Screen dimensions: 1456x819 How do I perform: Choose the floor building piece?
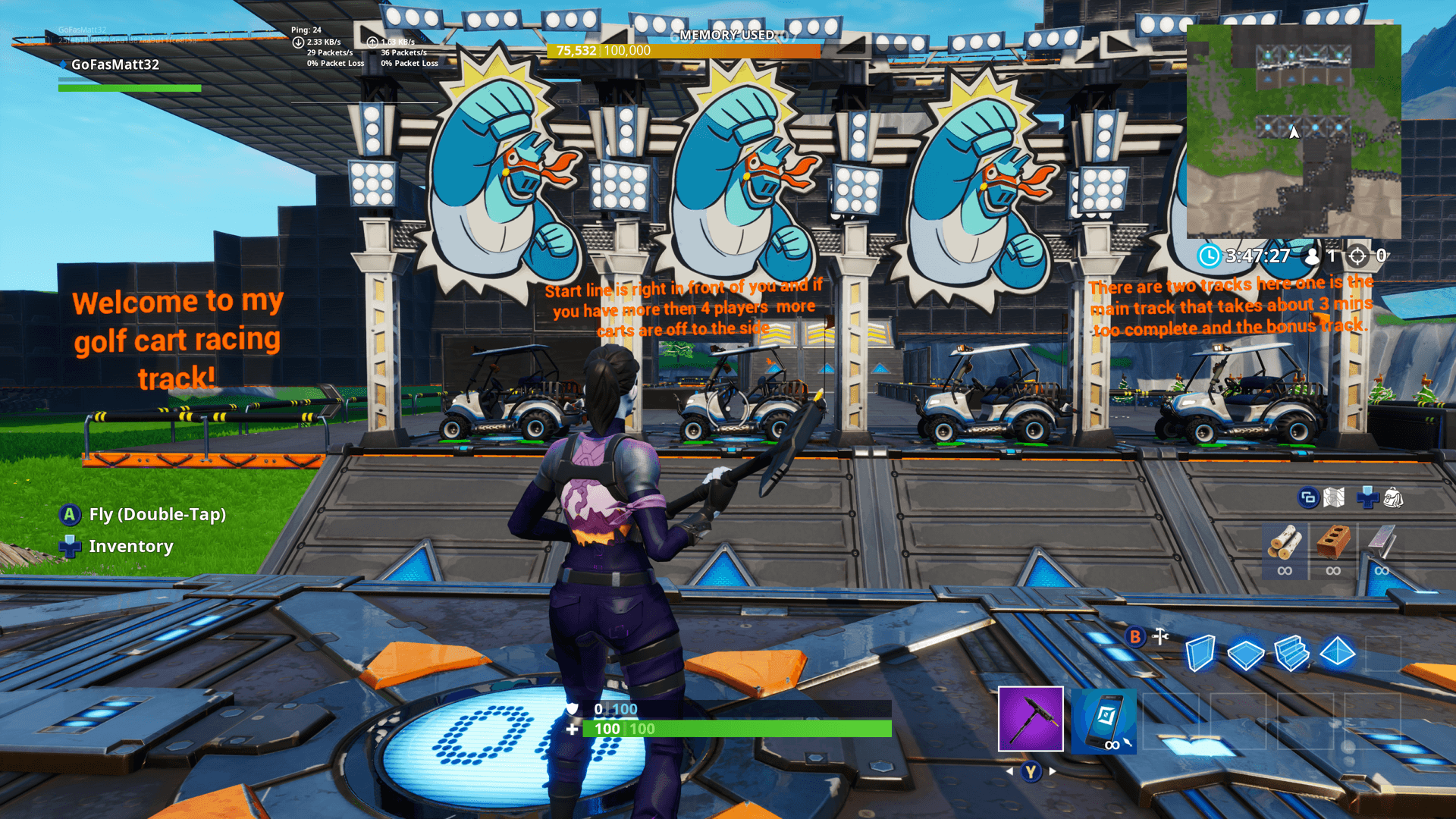click(x=1245, y=654)
